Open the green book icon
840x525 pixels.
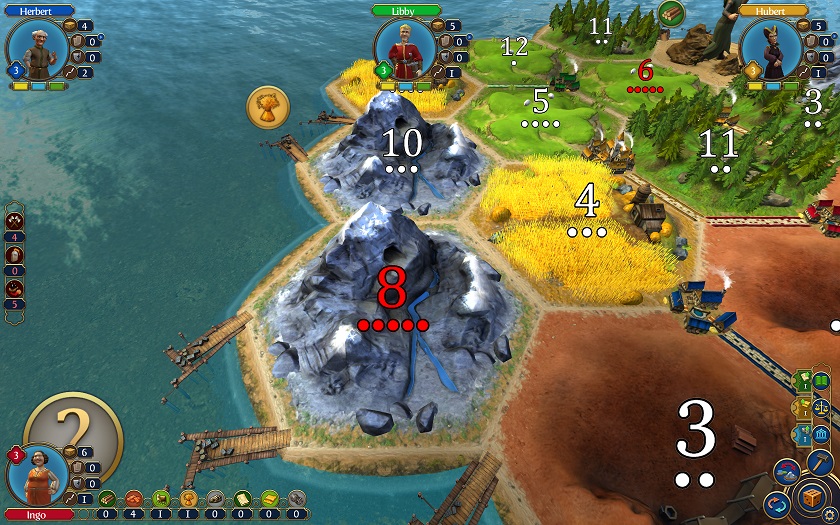(820, 381)
